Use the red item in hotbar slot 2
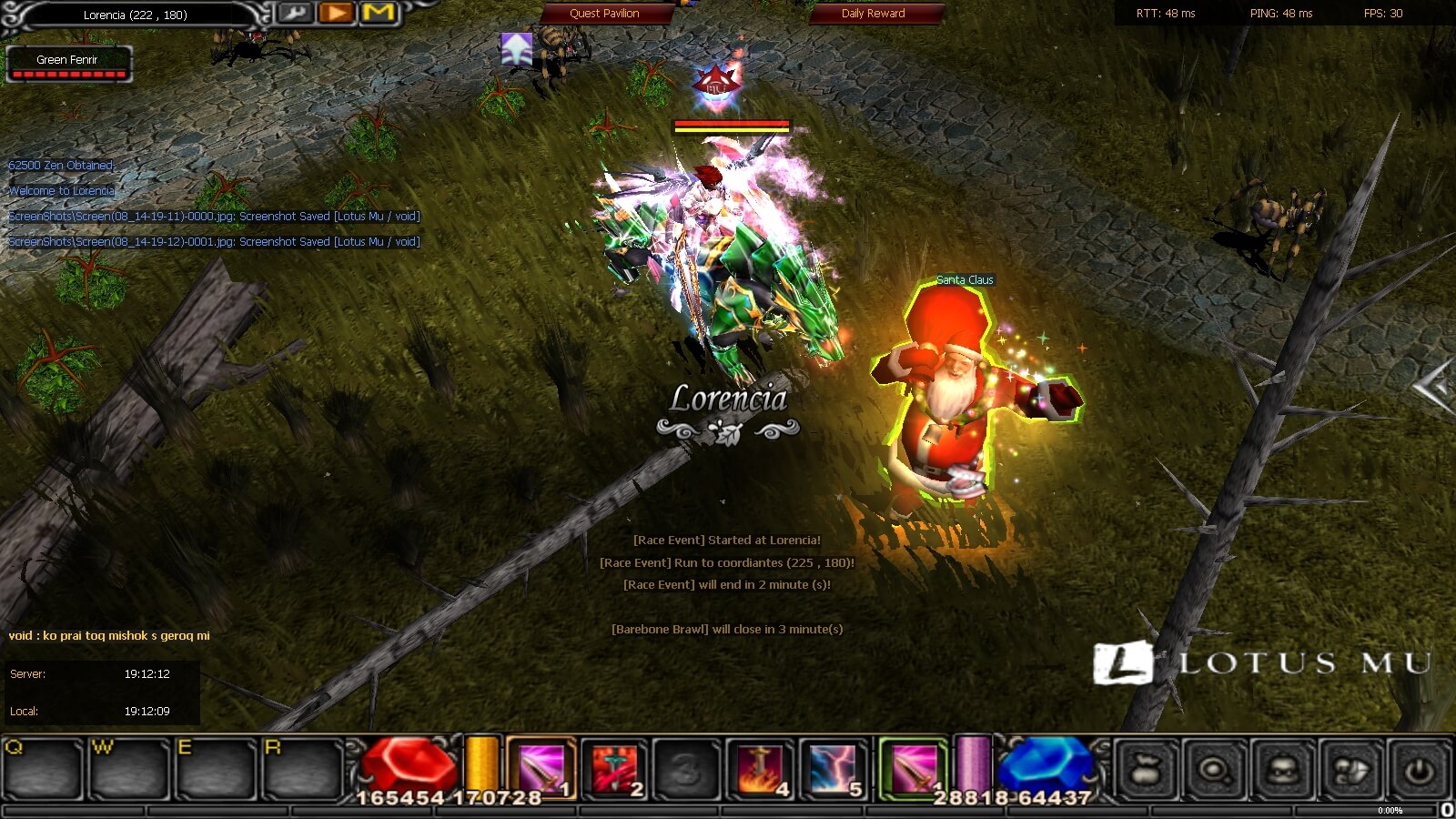The image size is (1456, 819). pyautogui.click(x=615, y=769)
